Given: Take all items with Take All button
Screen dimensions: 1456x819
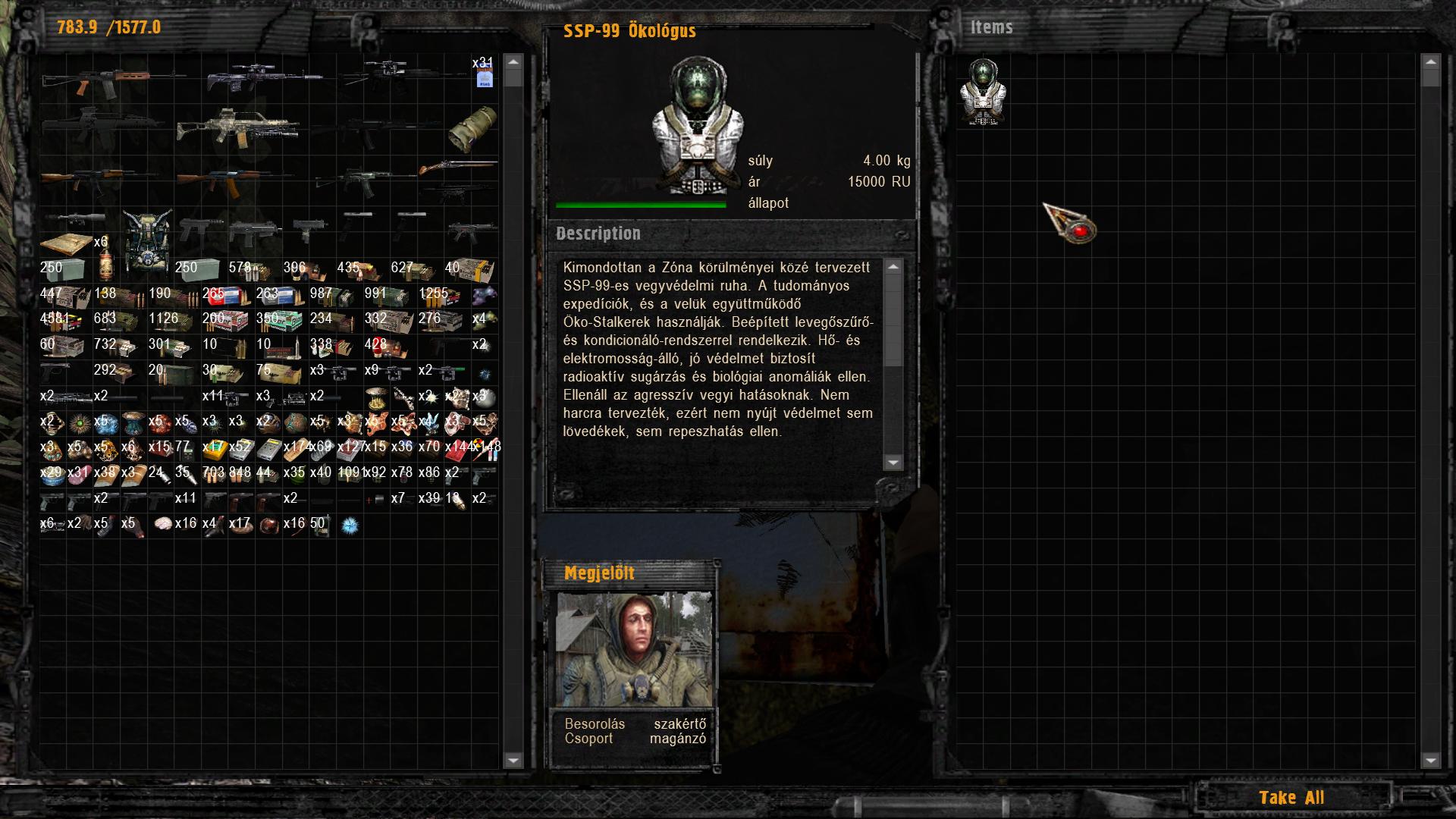Looking at the screenshot, I should click(1291, 797).
